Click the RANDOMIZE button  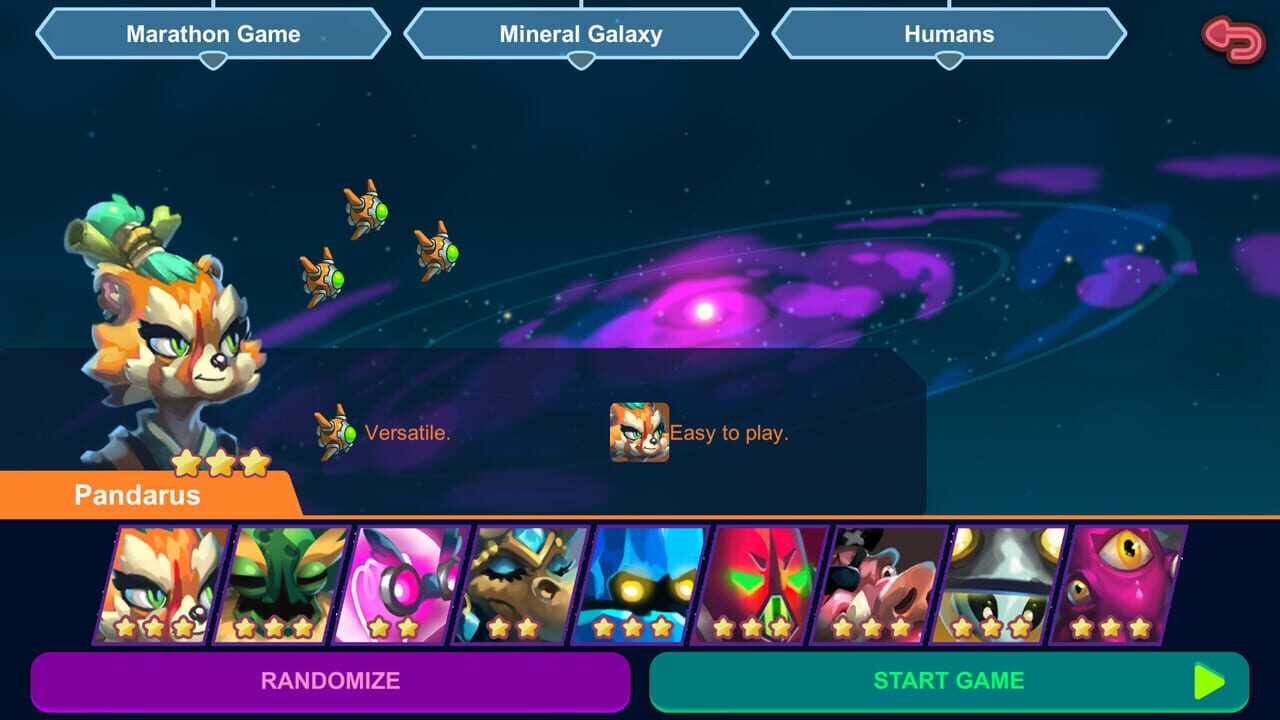point(331,681)
